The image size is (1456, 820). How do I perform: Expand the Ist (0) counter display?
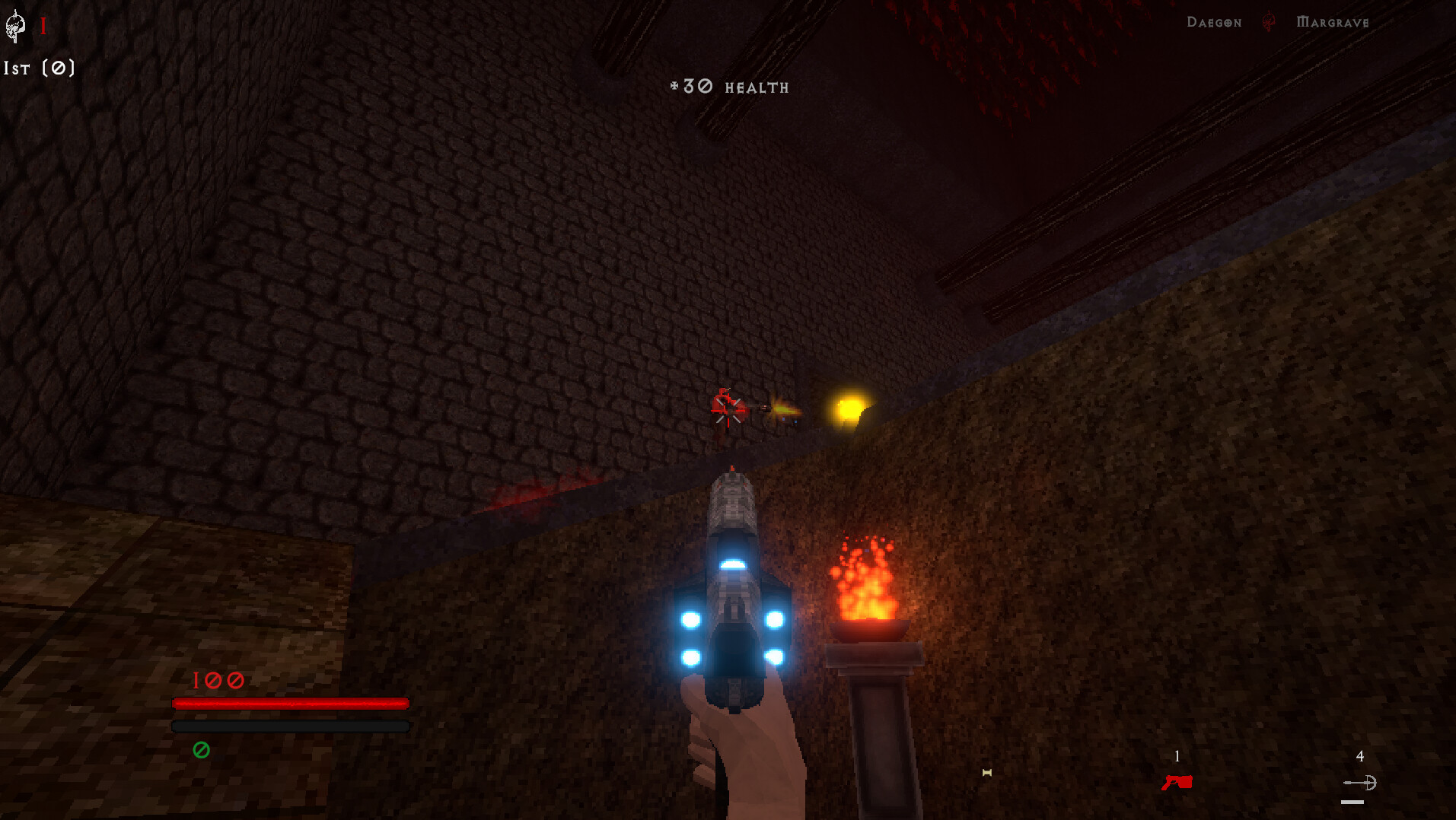point(40,68)
